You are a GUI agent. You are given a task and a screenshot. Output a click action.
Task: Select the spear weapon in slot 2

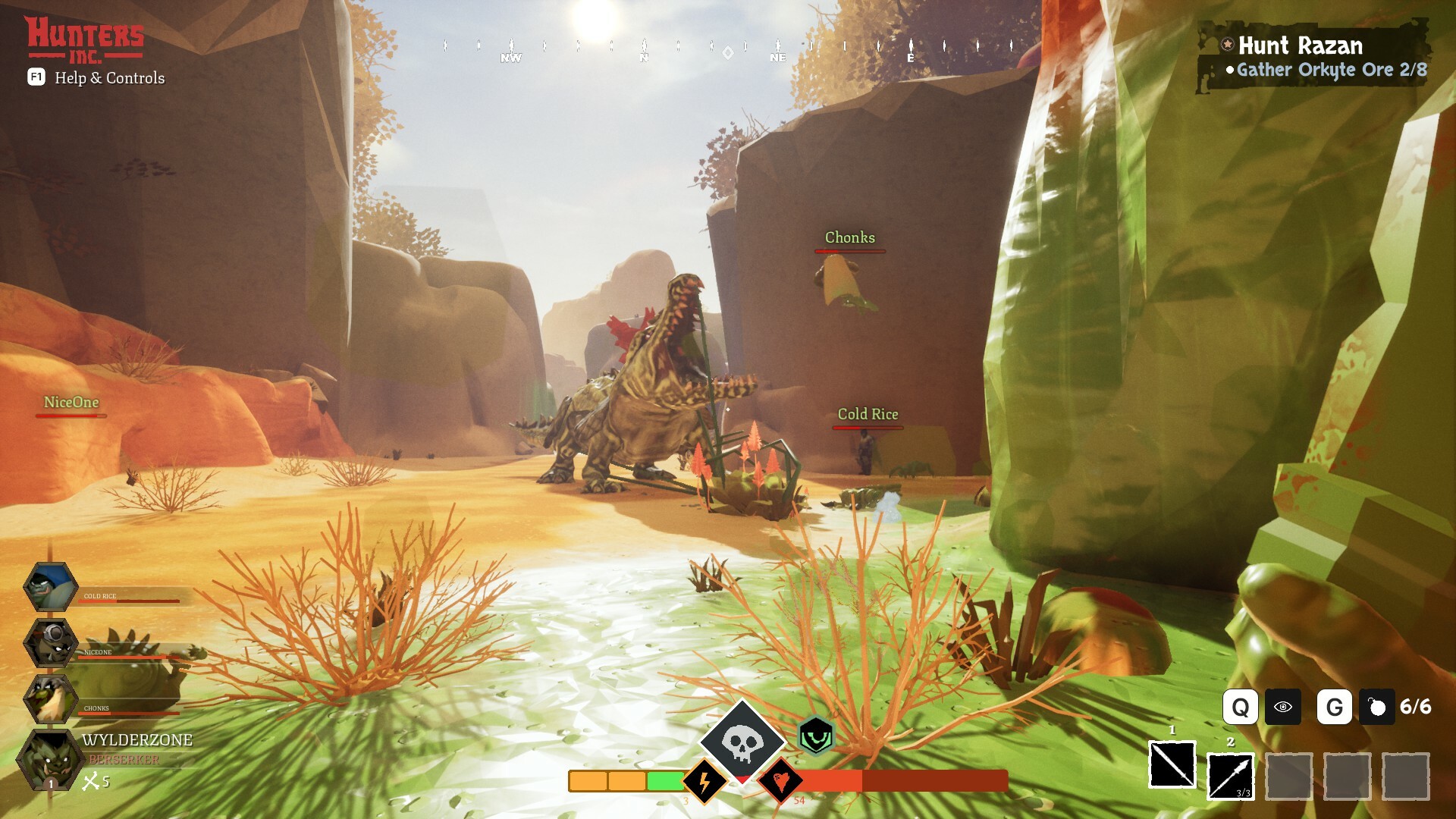coord(1230,777)
